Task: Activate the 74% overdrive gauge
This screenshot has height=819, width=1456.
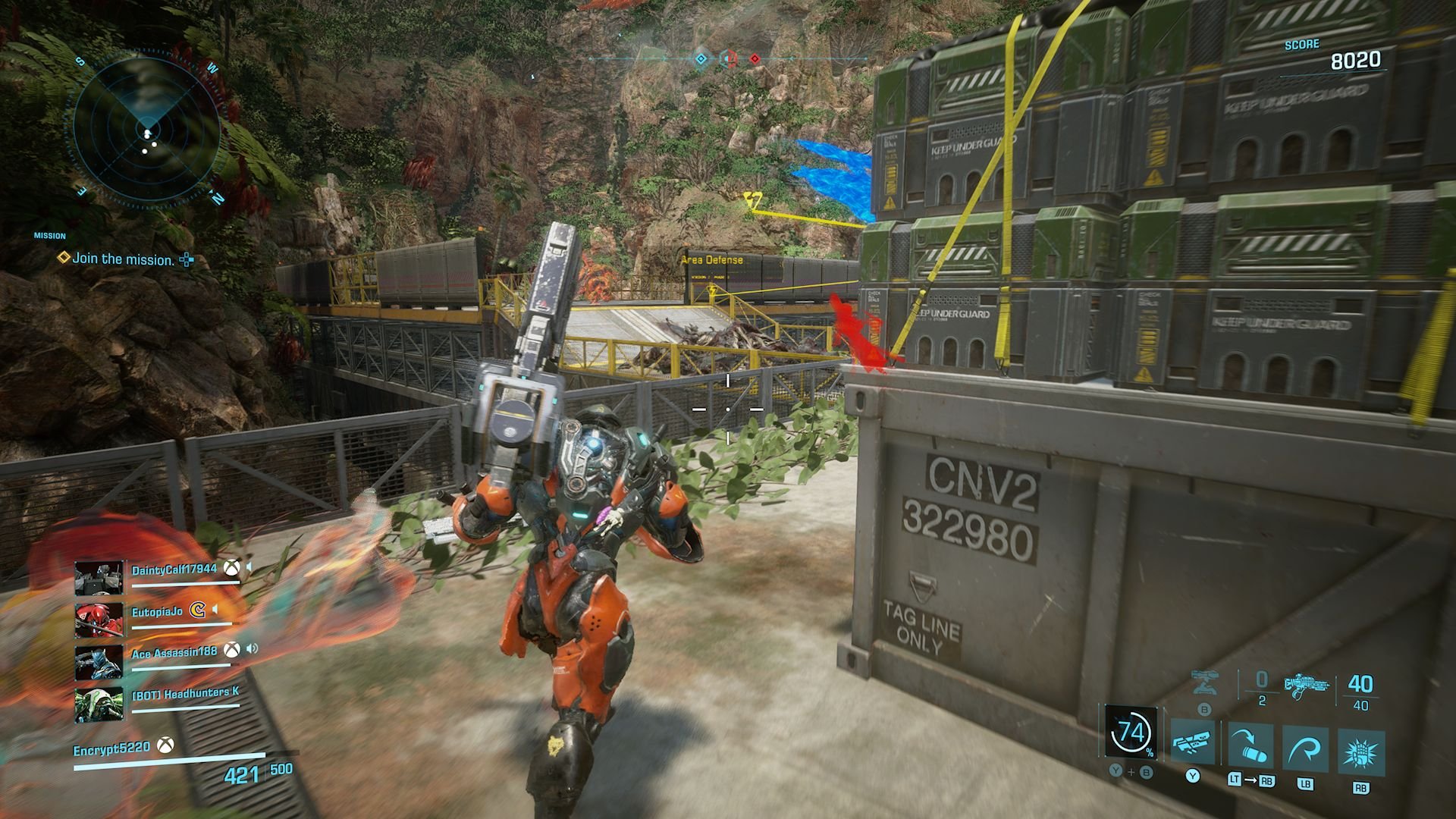Action: coord(1131,733)
